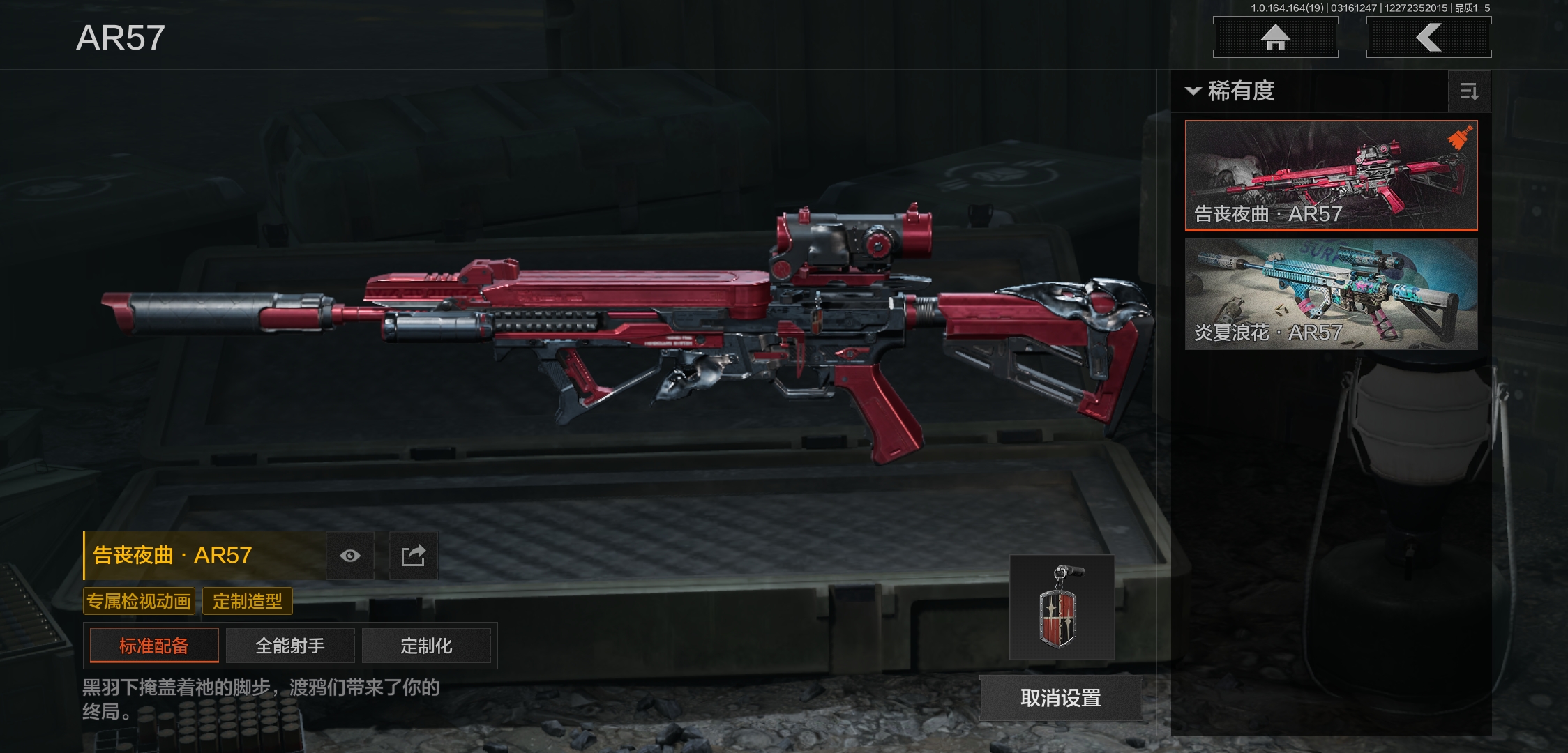Select the 告丧夜曲 · AR57 skin thumbnail
1568x753 pixels.
[x=1331, y=175]
